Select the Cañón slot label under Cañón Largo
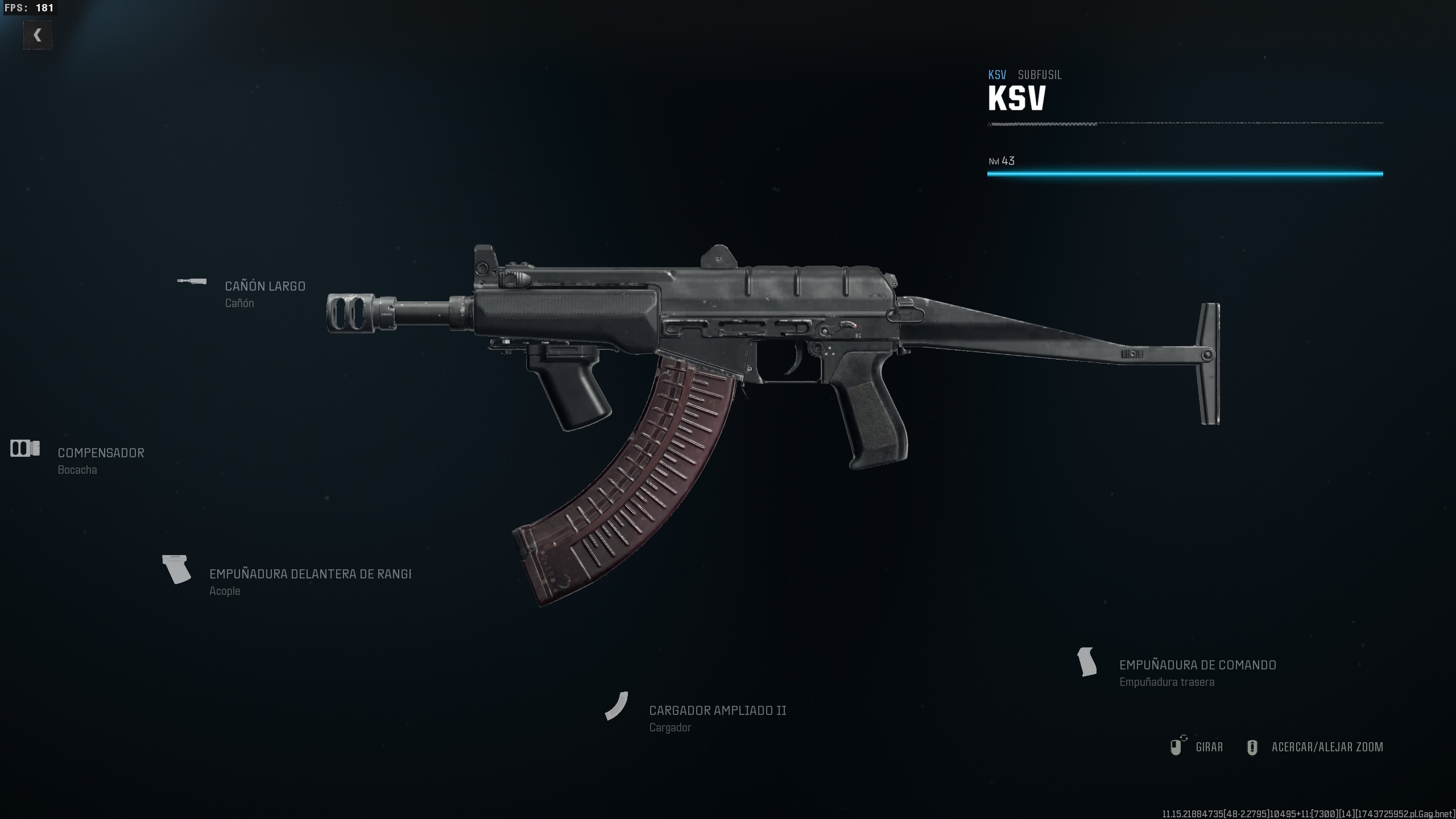 pos(239,303)
